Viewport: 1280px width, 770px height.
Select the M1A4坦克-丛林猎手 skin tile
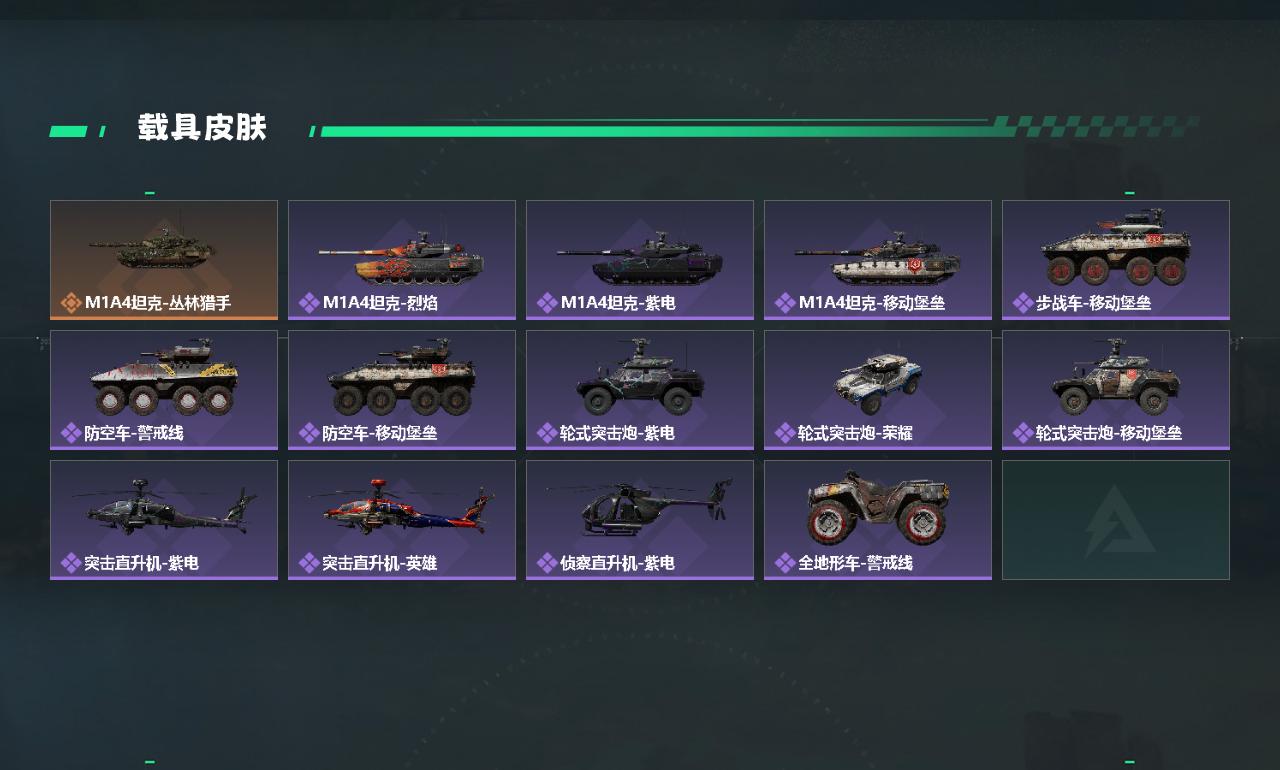164,259
